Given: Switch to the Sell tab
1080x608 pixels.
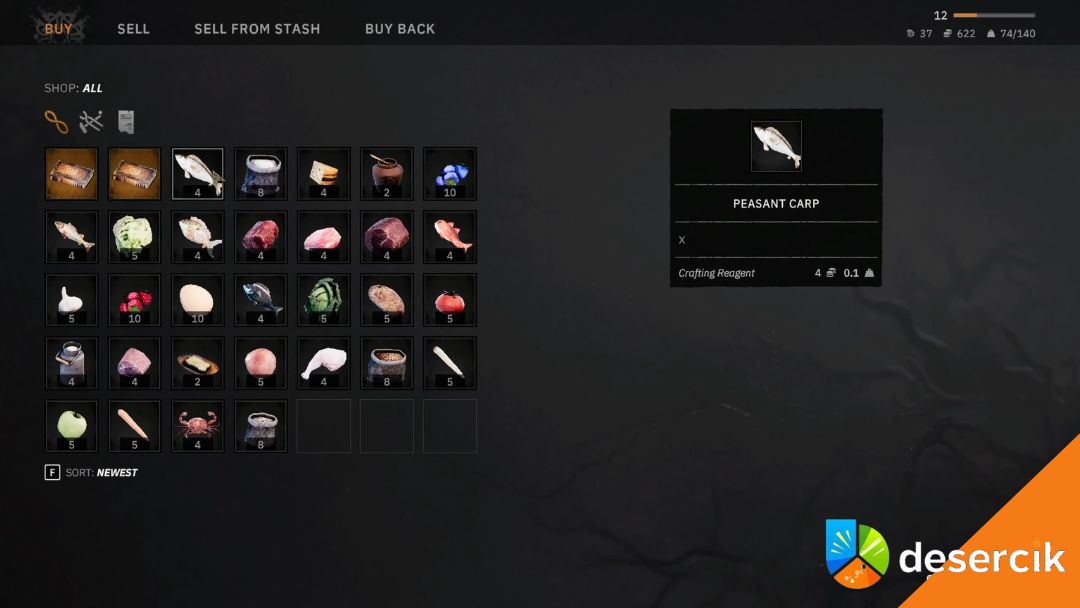Looking at the screenshot, I should pyautogui.click(x=133, y=29).
